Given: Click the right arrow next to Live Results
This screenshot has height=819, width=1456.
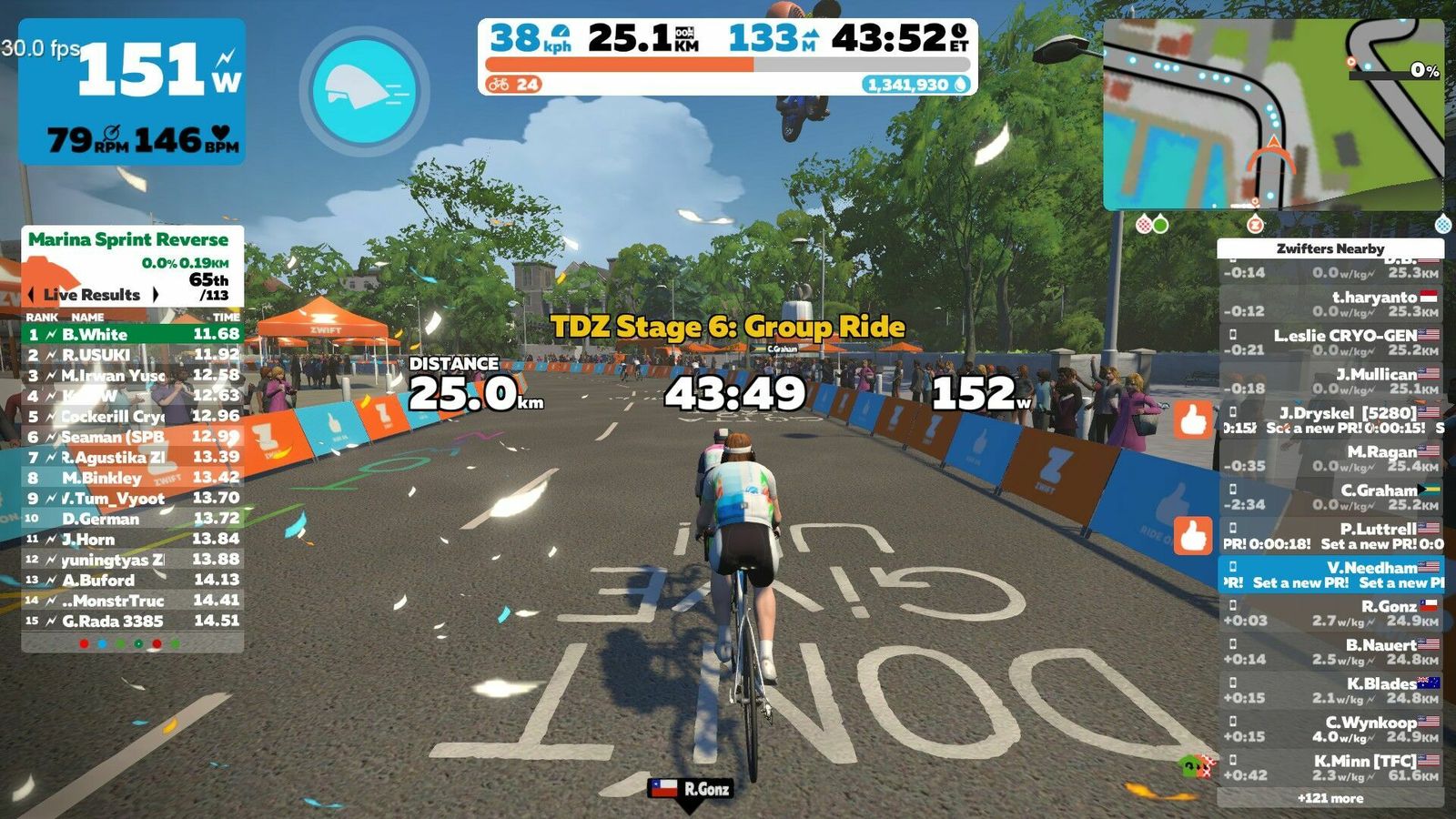Looking at the screenshot, I should click(x=156, y=295).
